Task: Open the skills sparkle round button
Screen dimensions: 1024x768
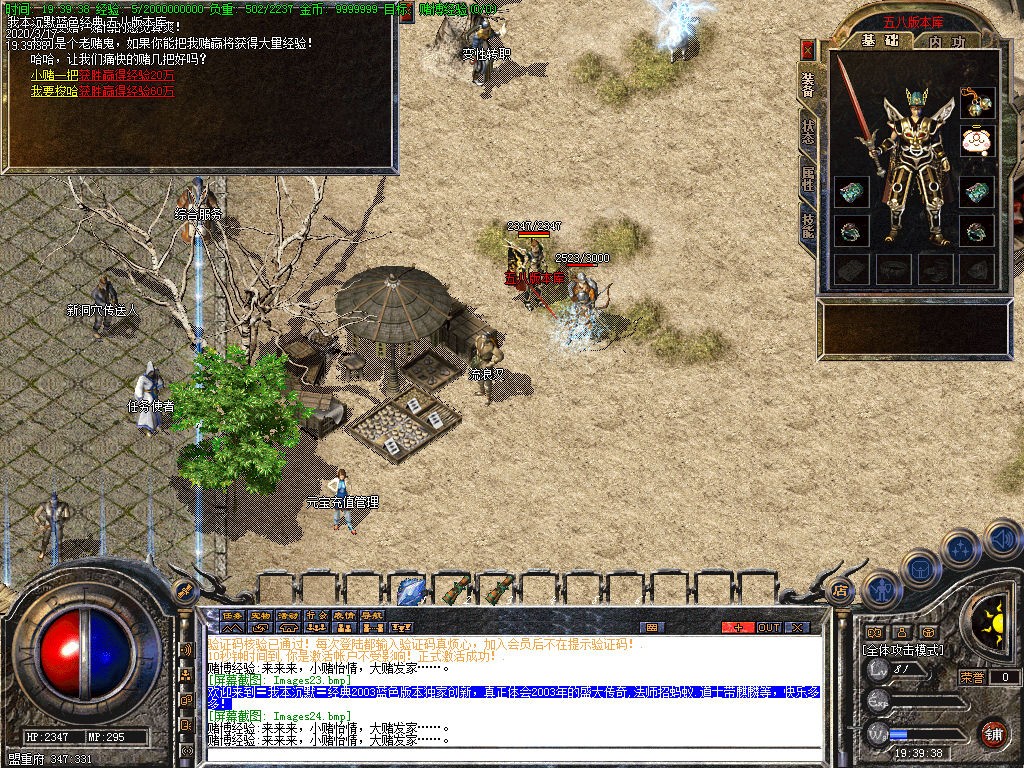Action: [960, 547]
